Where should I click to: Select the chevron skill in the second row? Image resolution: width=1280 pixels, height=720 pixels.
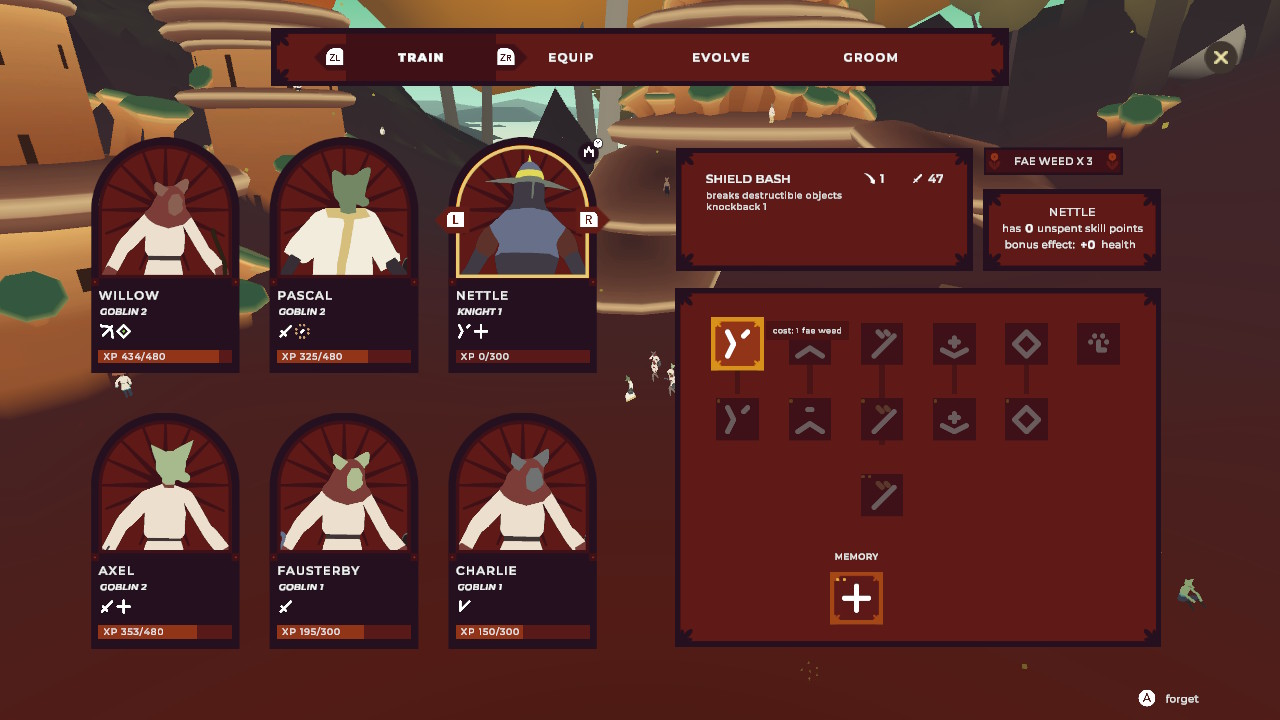tap(809, 419)
